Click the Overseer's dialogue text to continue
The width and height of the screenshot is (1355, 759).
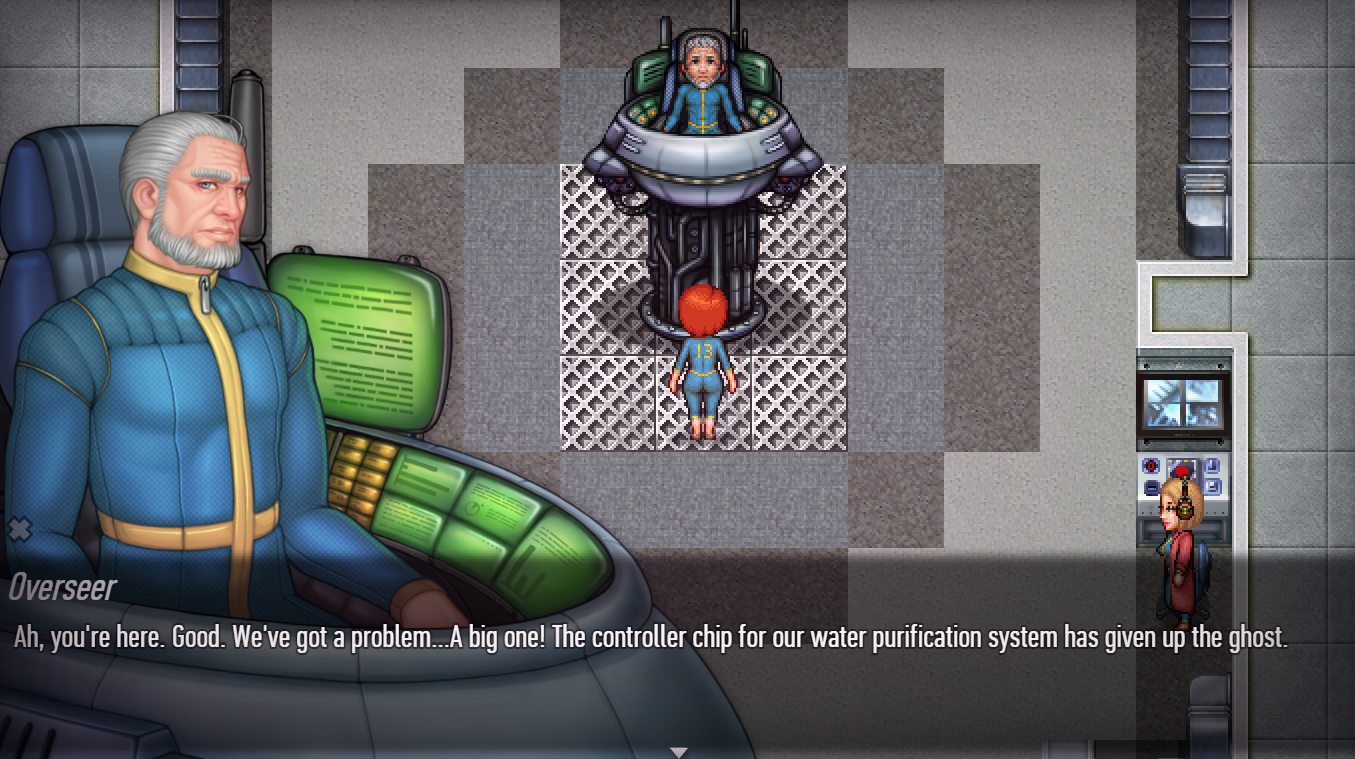pos(650,639)
